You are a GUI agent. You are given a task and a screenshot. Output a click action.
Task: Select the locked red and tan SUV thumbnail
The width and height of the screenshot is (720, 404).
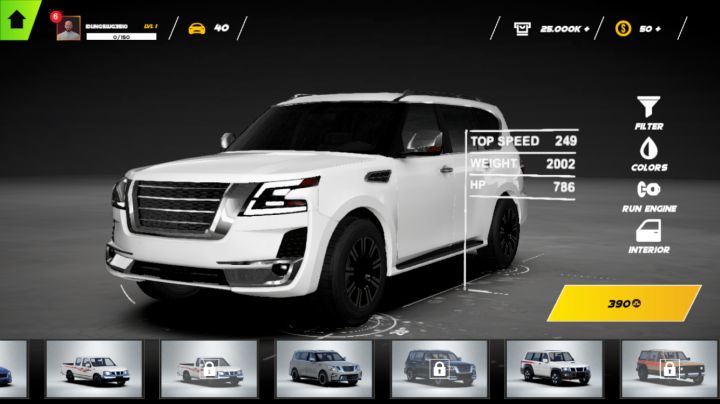point(669,369)
